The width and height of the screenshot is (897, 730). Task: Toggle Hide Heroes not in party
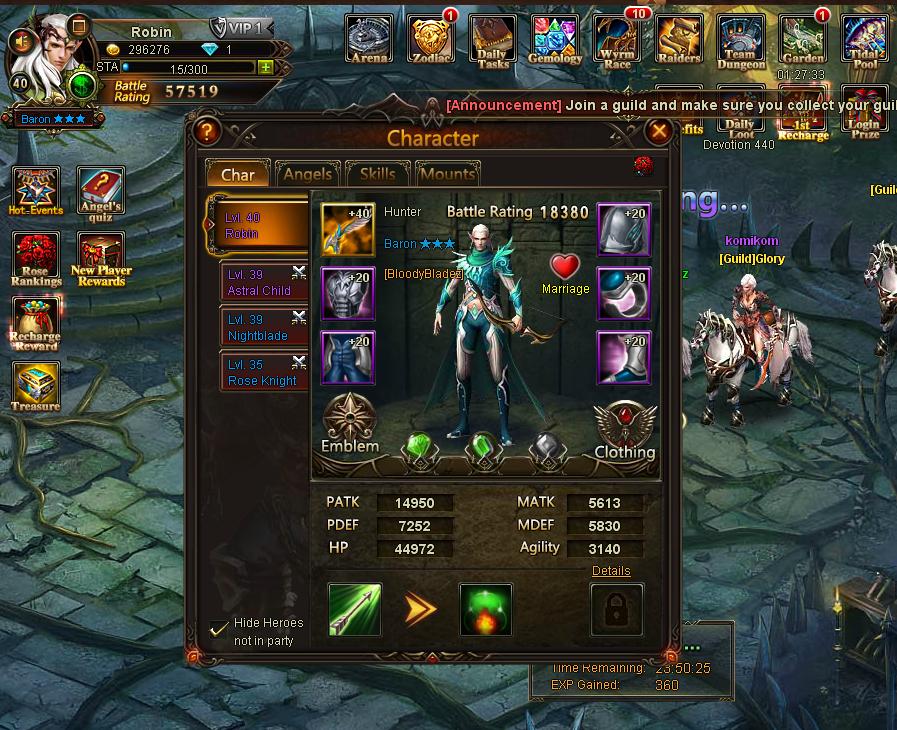pos(219,629)
